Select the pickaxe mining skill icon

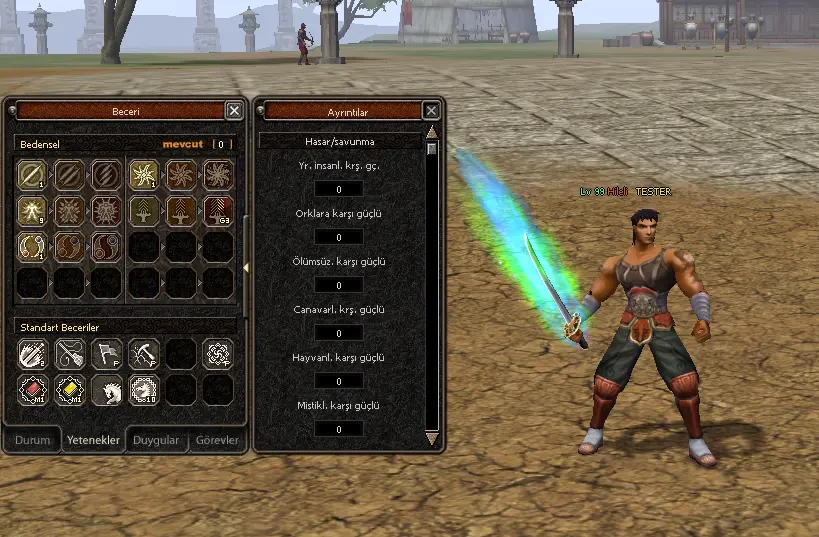click(x=143, y=353)
